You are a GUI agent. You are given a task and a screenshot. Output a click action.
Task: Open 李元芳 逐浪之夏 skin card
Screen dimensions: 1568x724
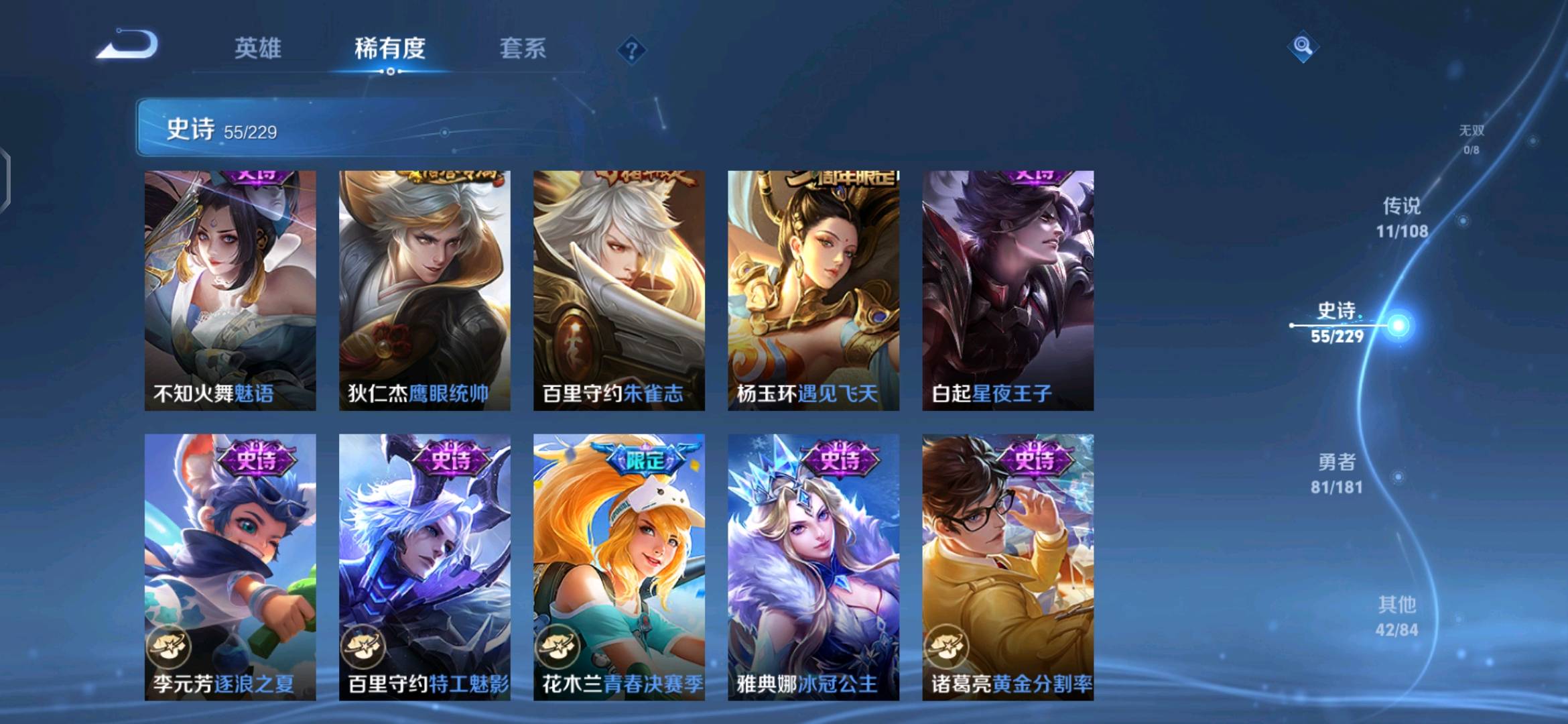pyautogui.click(x=230, y=567)
